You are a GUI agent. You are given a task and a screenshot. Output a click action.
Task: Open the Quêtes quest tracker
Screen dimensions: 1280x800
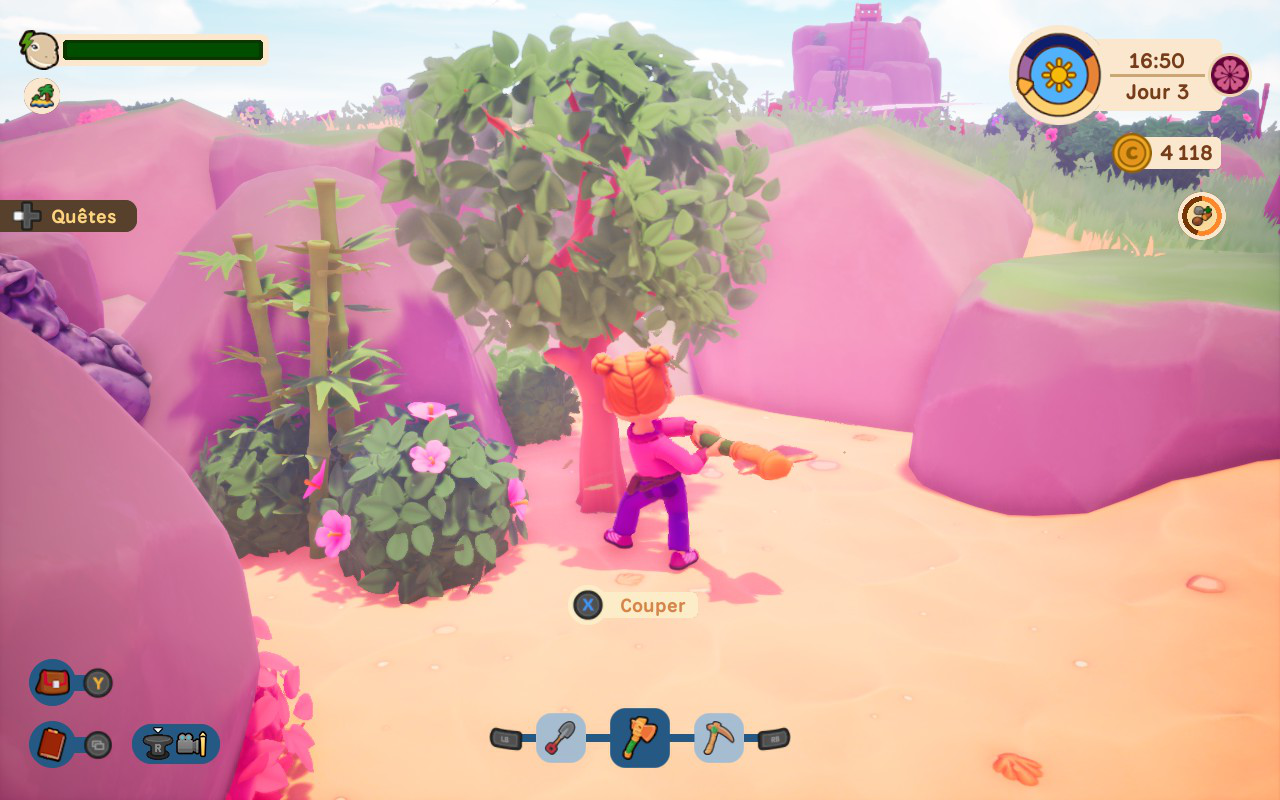[68, 216]
